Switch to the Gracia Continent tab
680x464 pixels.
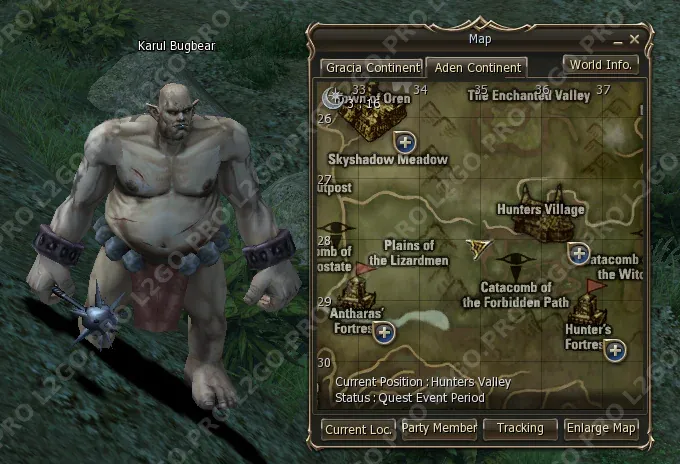tap(371, 67)
